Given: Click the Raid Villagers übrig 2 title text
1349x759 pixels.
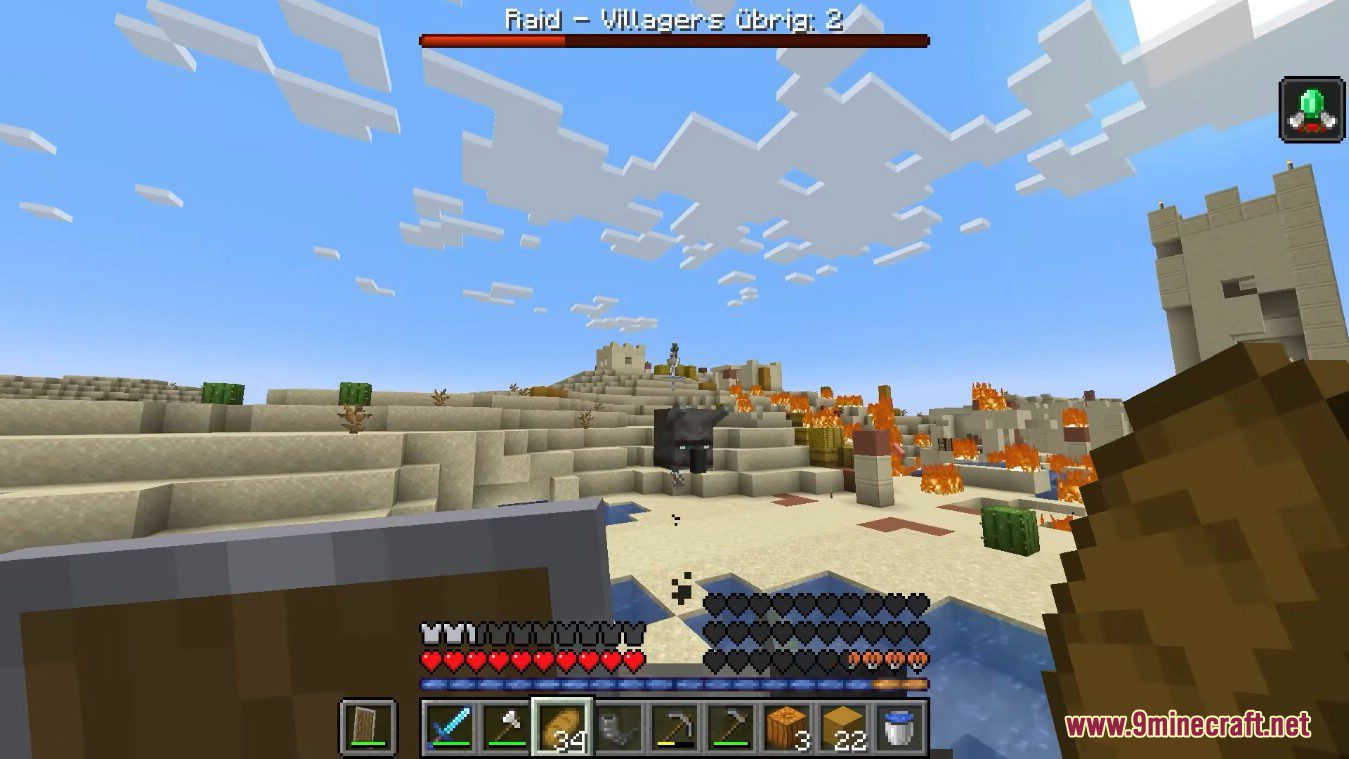Looking at the screenshot, I should coord(674,18).
